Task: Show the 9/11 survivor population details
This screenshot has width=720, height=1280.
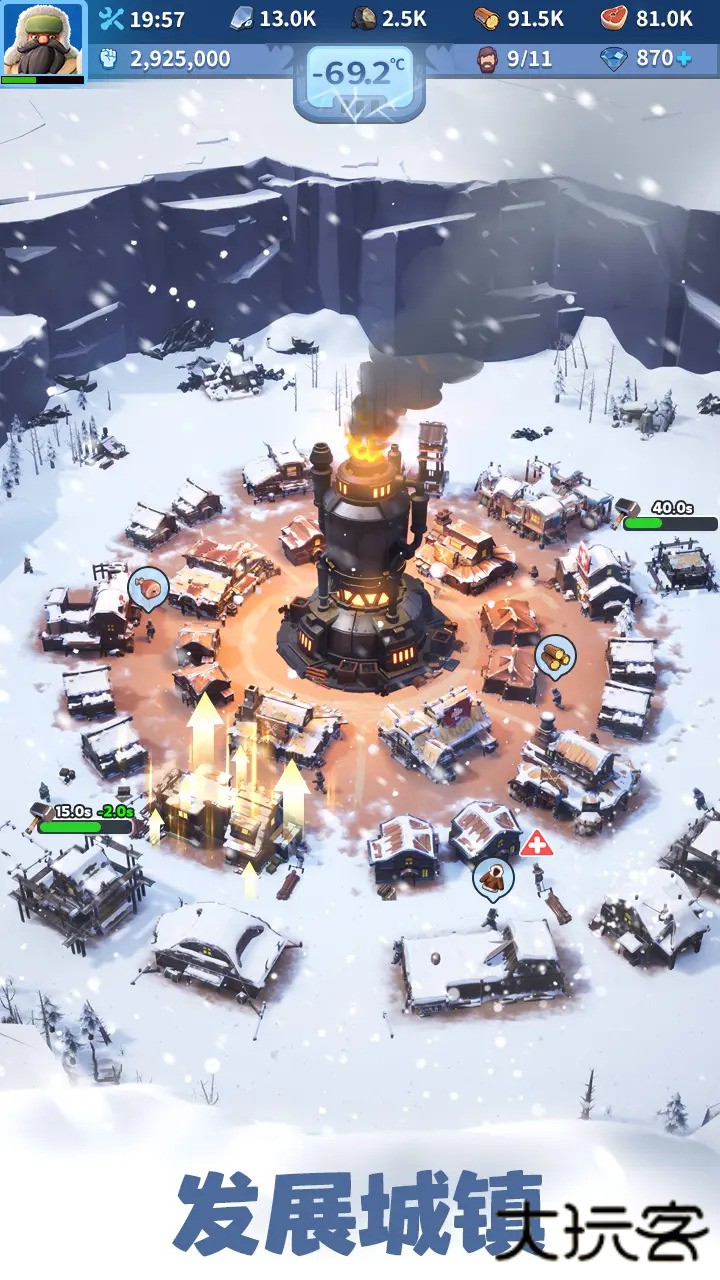Action: [x=515, y=59]
